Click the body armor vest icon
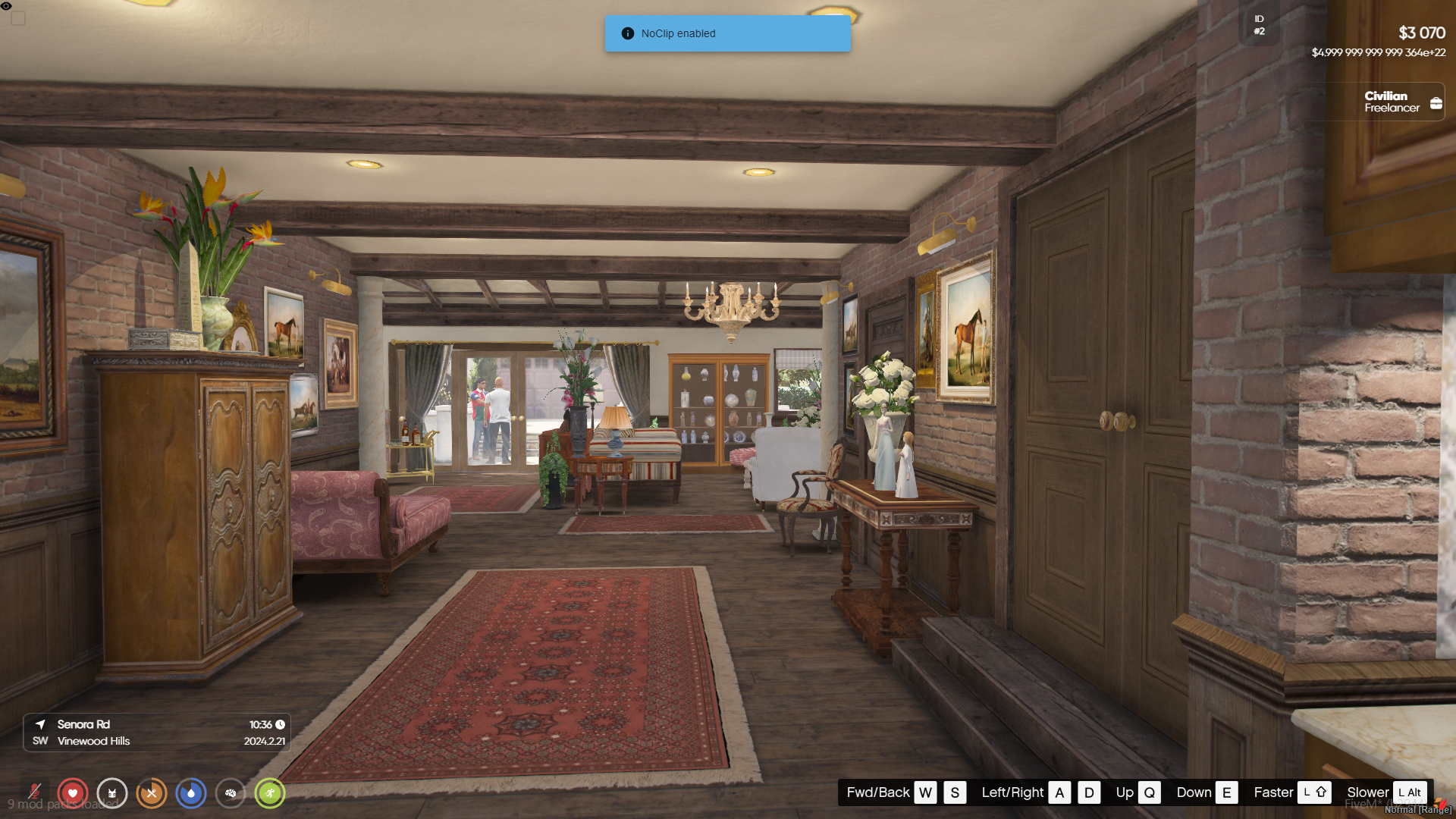1456x819 pixels. (112, 793)
